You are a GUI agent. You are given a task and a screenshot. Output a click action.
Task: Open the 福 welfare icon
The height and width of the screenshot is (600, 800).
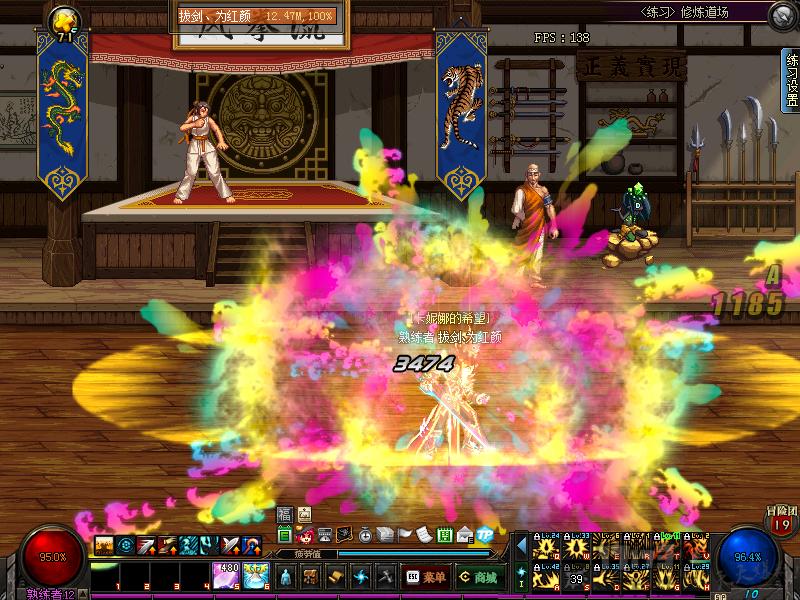tap(284, 514)
